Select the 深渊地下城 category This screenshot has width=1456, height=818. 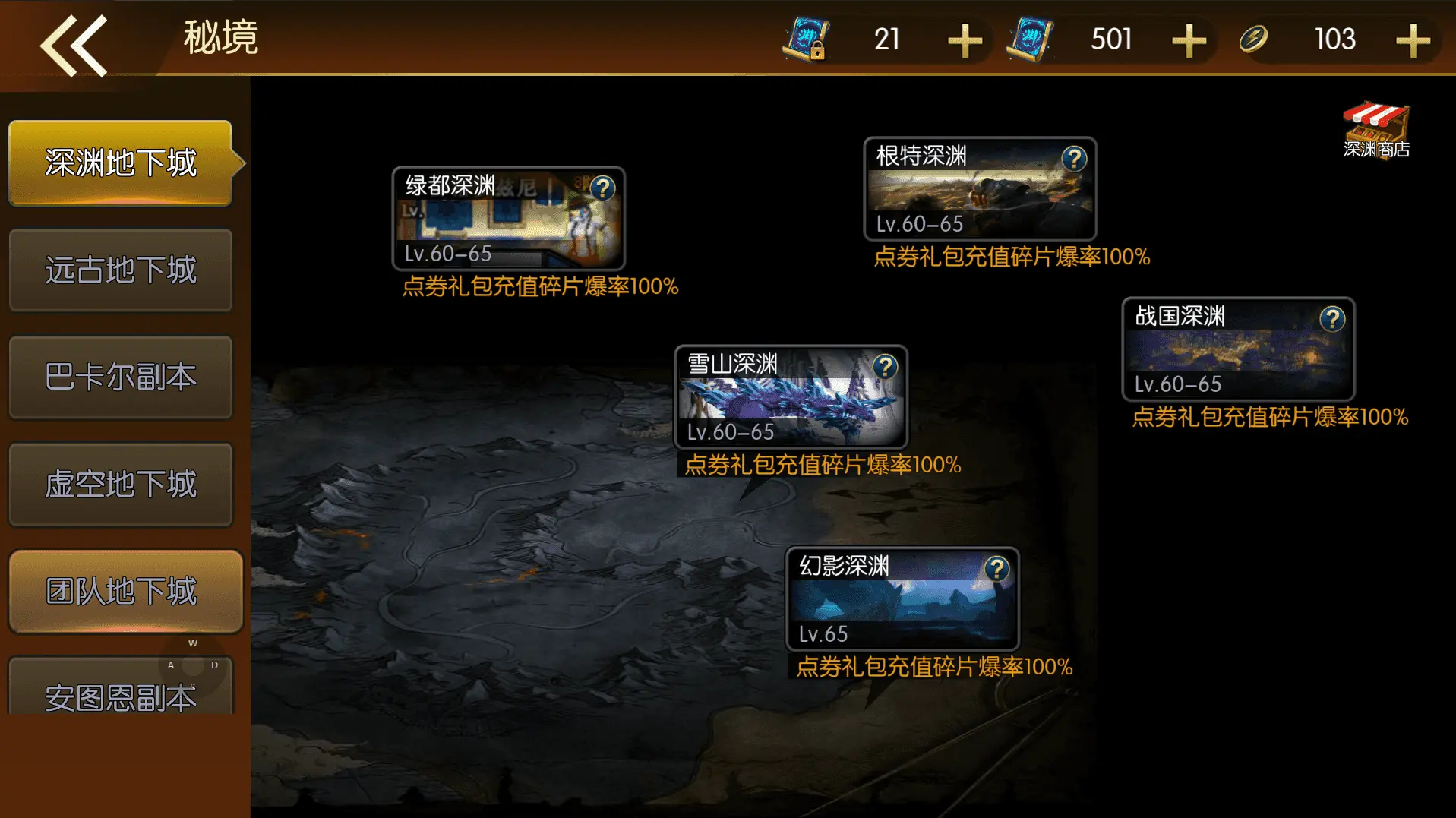pos(122,163)
